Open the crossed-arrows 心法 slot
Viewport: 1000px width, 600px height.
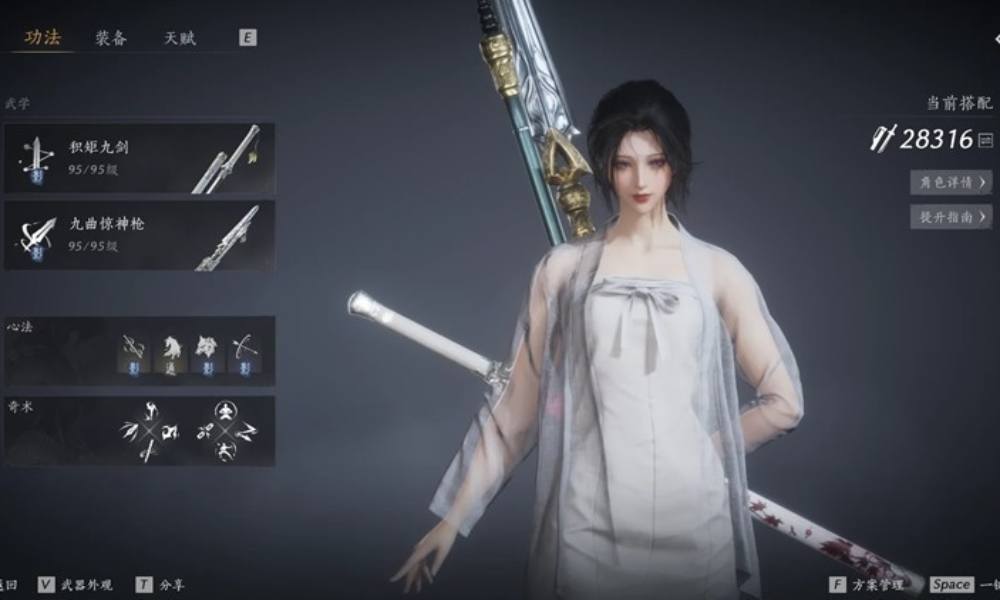tap(135, 351)
